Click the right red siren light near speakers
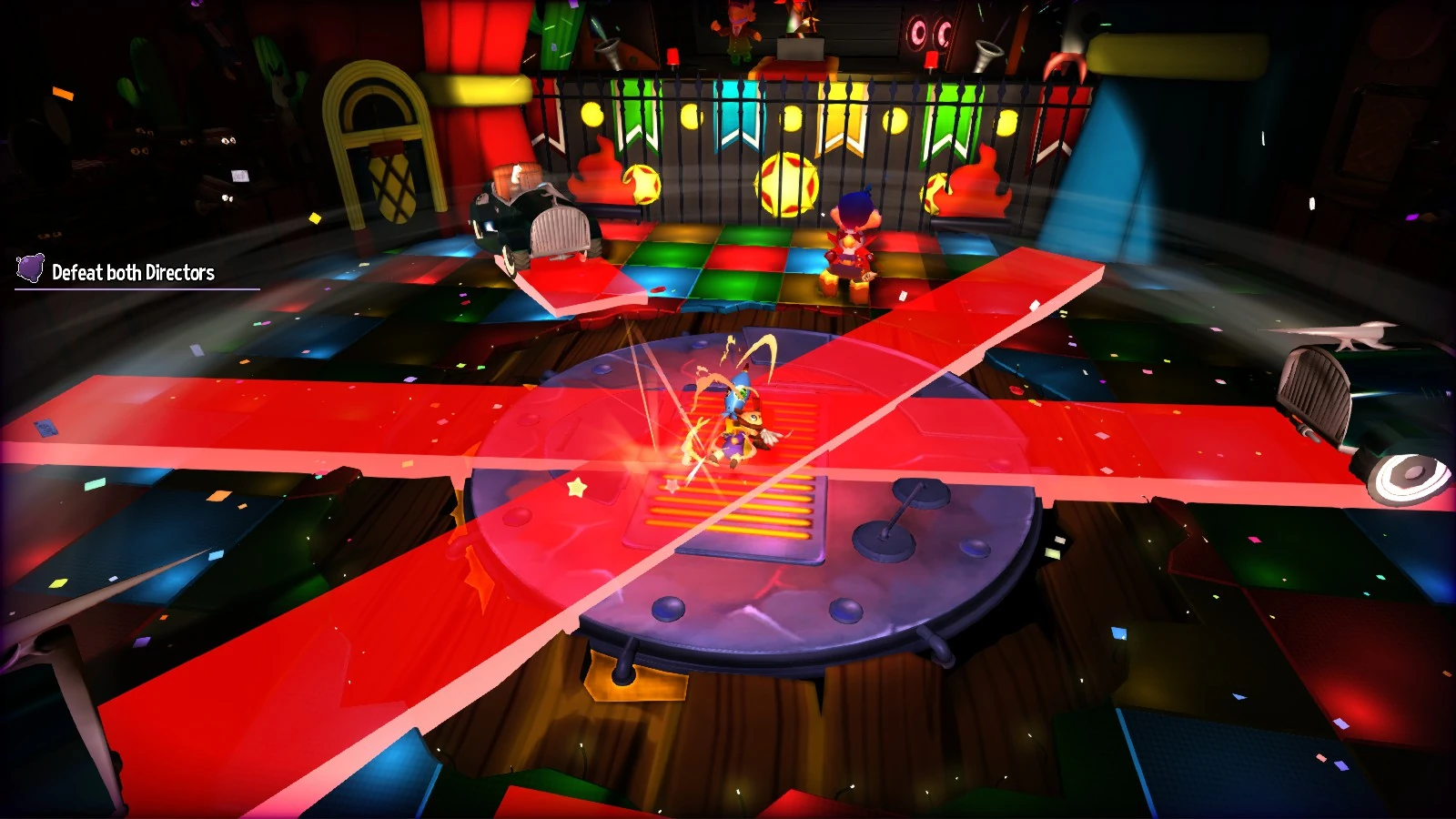 point(930,59)
